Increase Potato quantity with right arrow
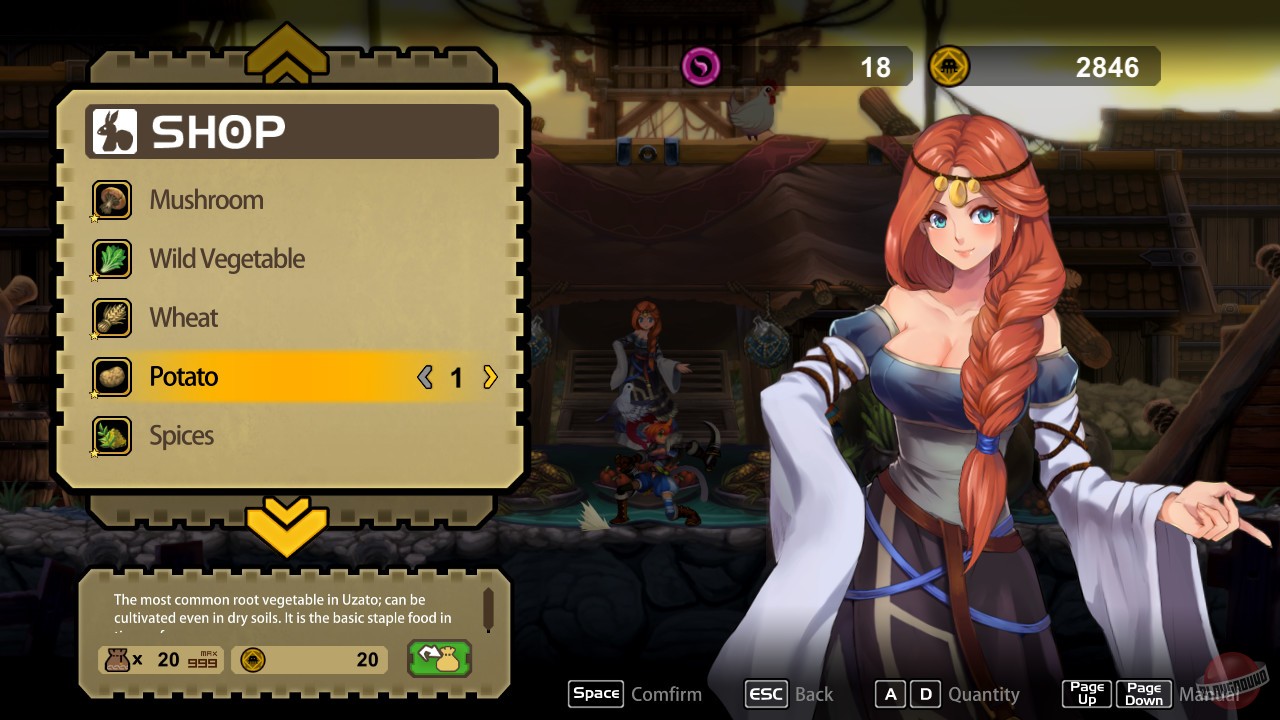The height and width of the screenshot is (720, 1280). tap(489, 378)
